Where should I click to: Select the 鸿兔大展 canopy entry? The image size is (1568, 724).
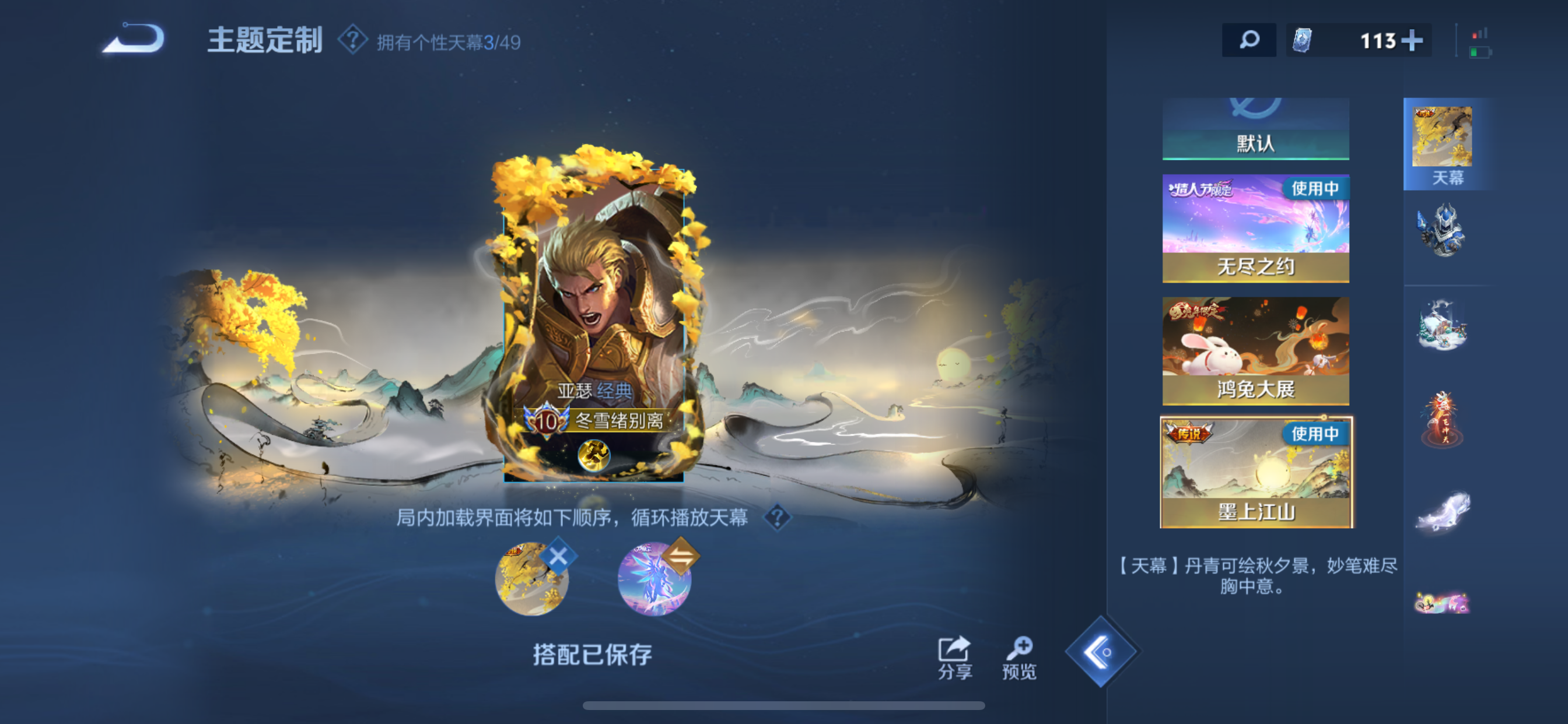(1255, 353)
